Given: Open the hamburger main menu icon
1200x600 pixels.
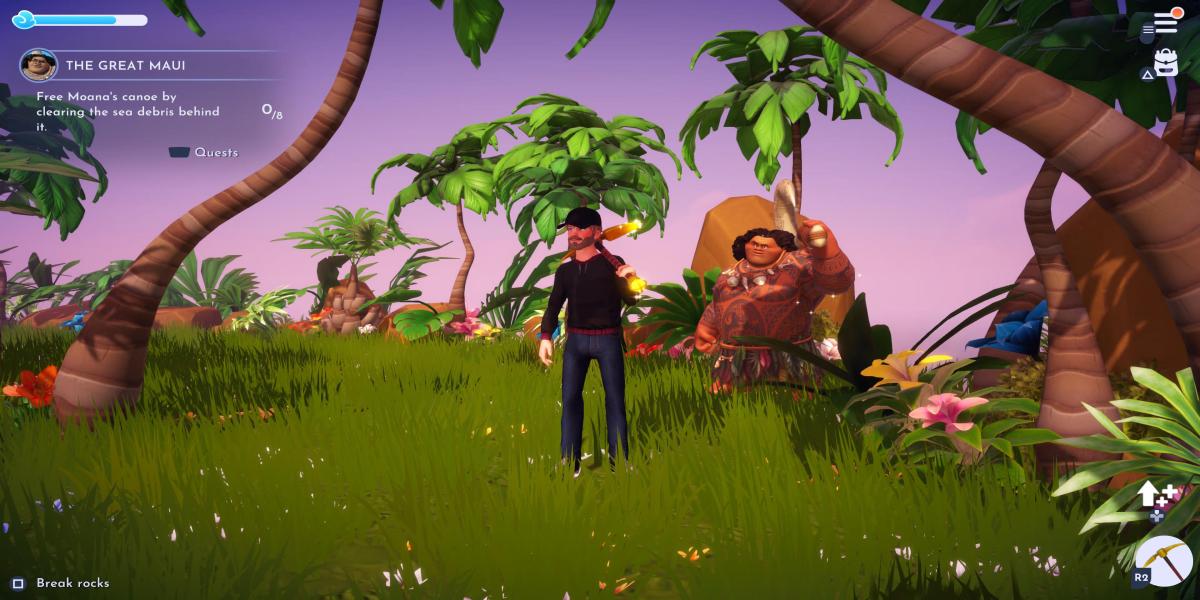Looking at the screenshot, I should click(1166, 23).
